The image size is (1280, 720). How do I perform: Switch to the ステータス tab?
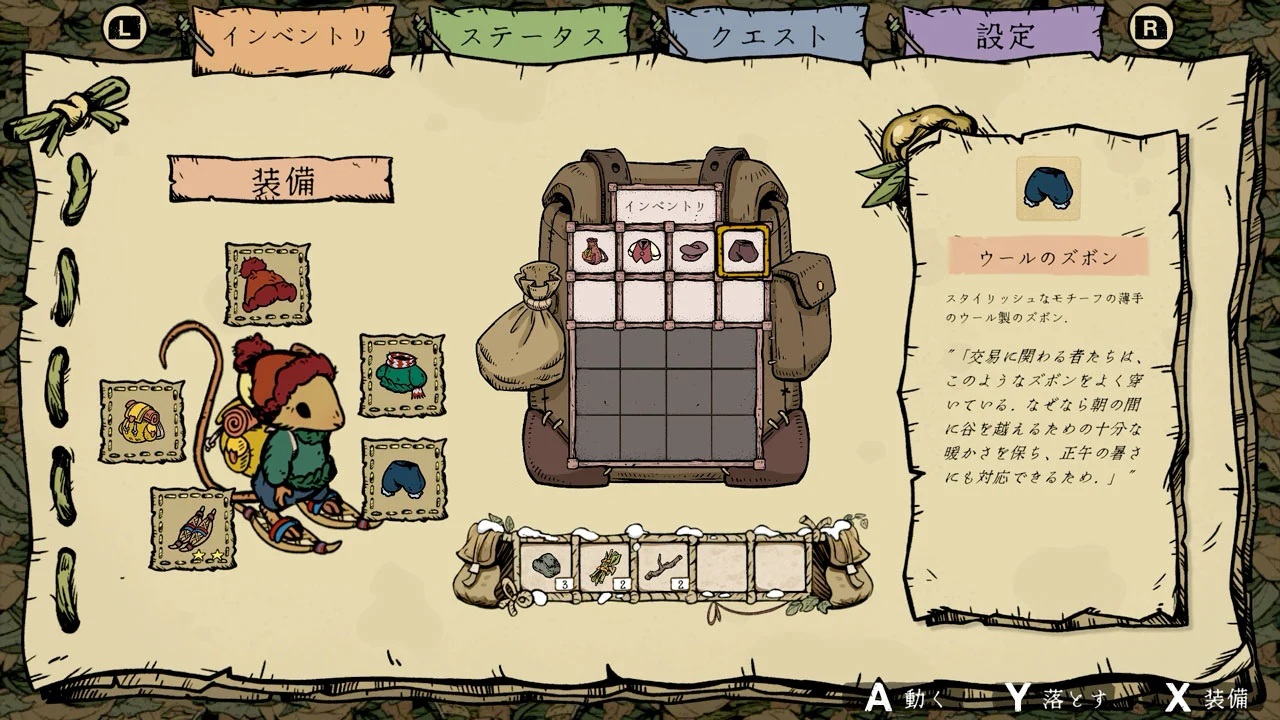(531, 33)
